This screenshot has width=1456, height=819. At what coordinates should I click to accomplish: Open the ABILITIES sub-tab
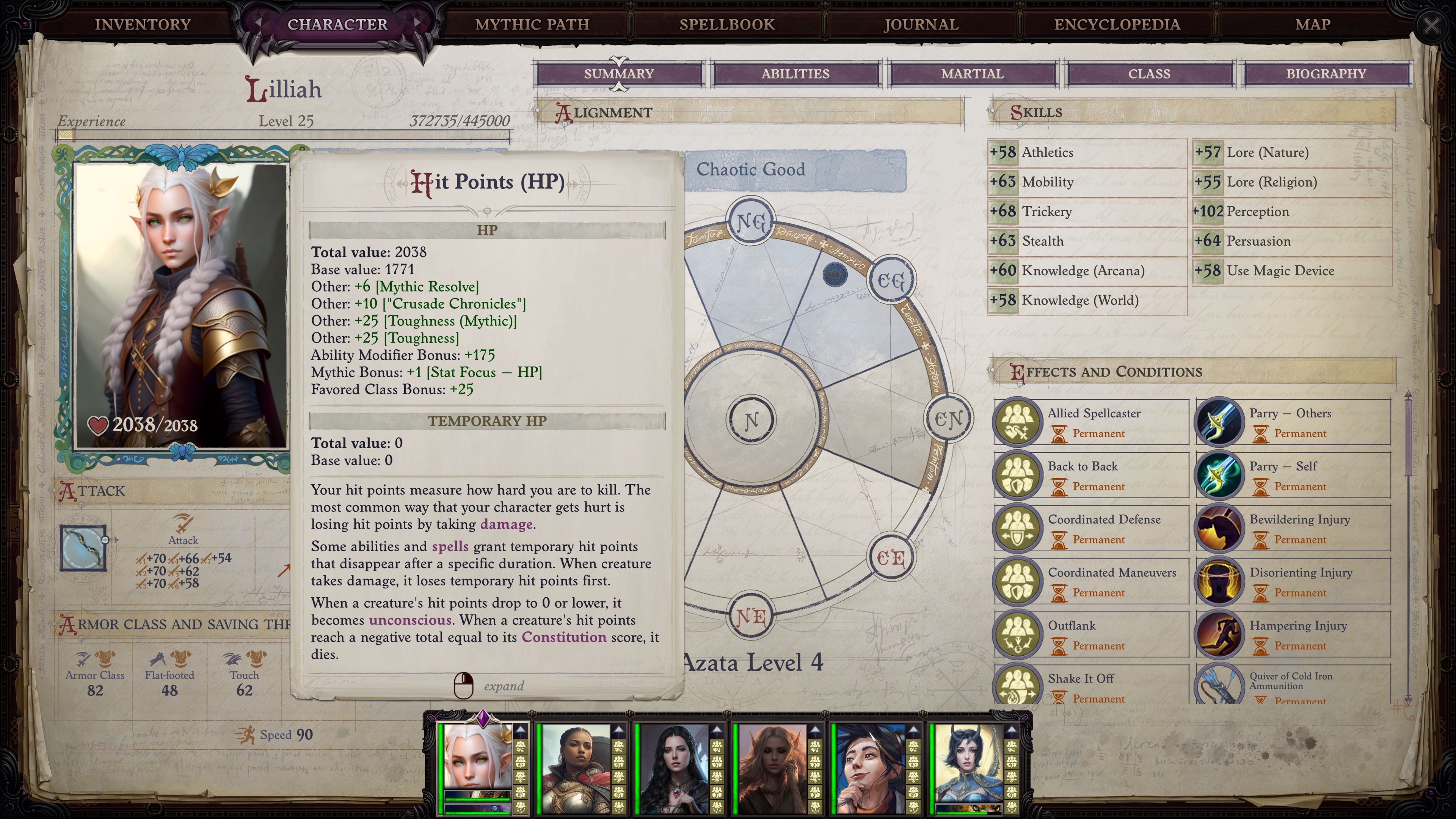[796, 73]
